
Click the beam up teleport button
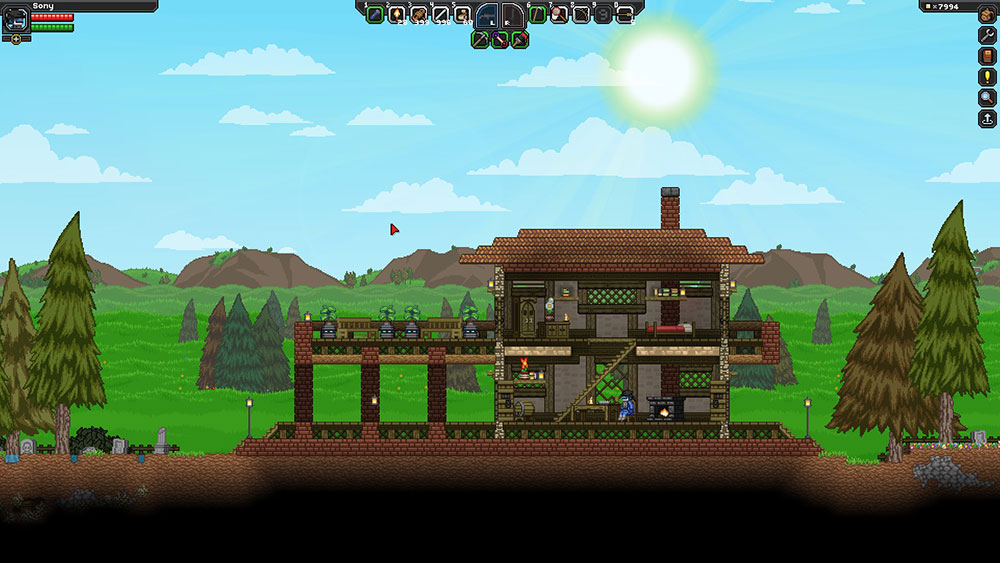pos(987,118)
